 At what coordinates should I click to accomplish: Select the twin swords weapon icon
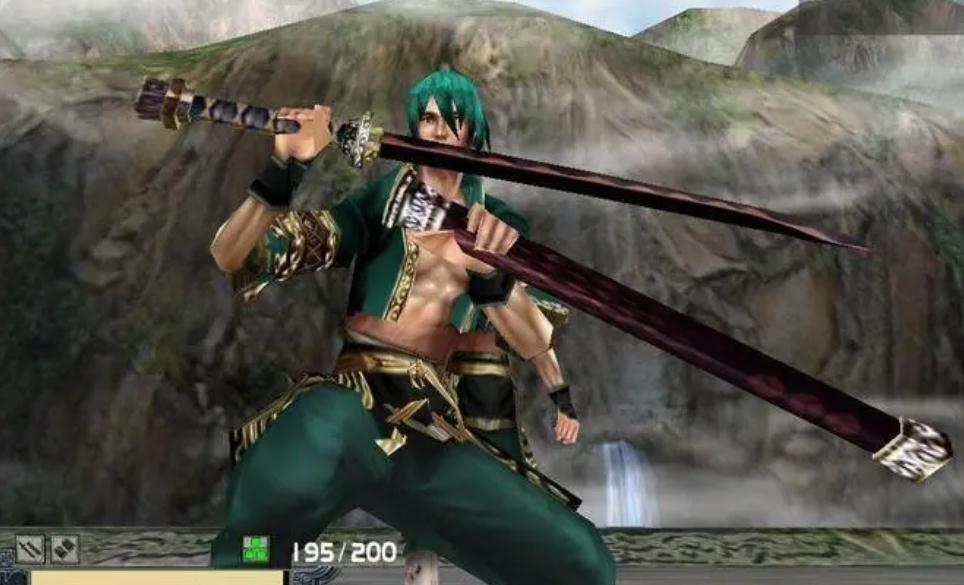tap(30, 548)
